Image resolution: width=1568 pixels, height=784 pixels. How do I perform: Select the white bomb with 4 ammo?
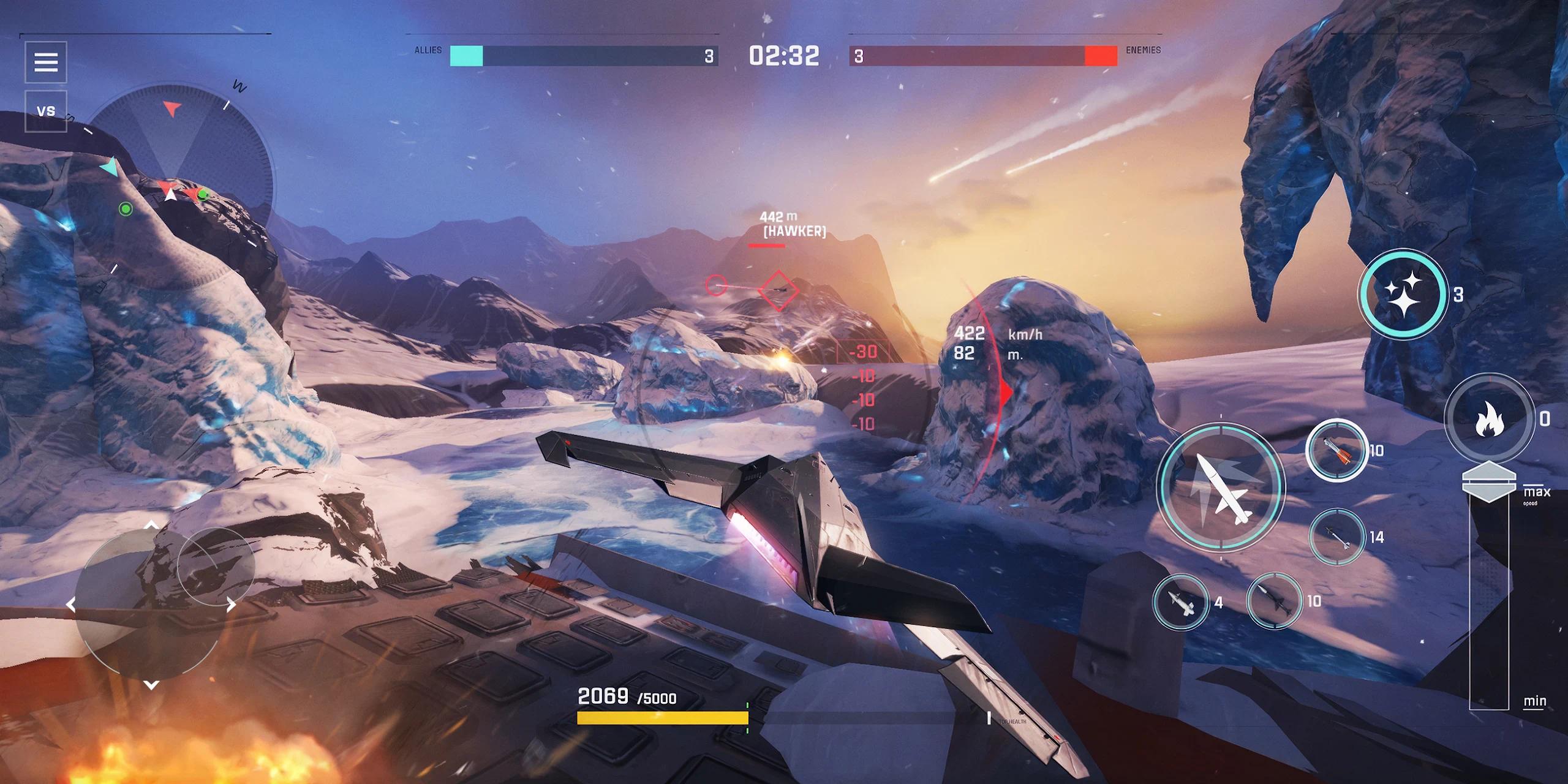click(1180, 603)
